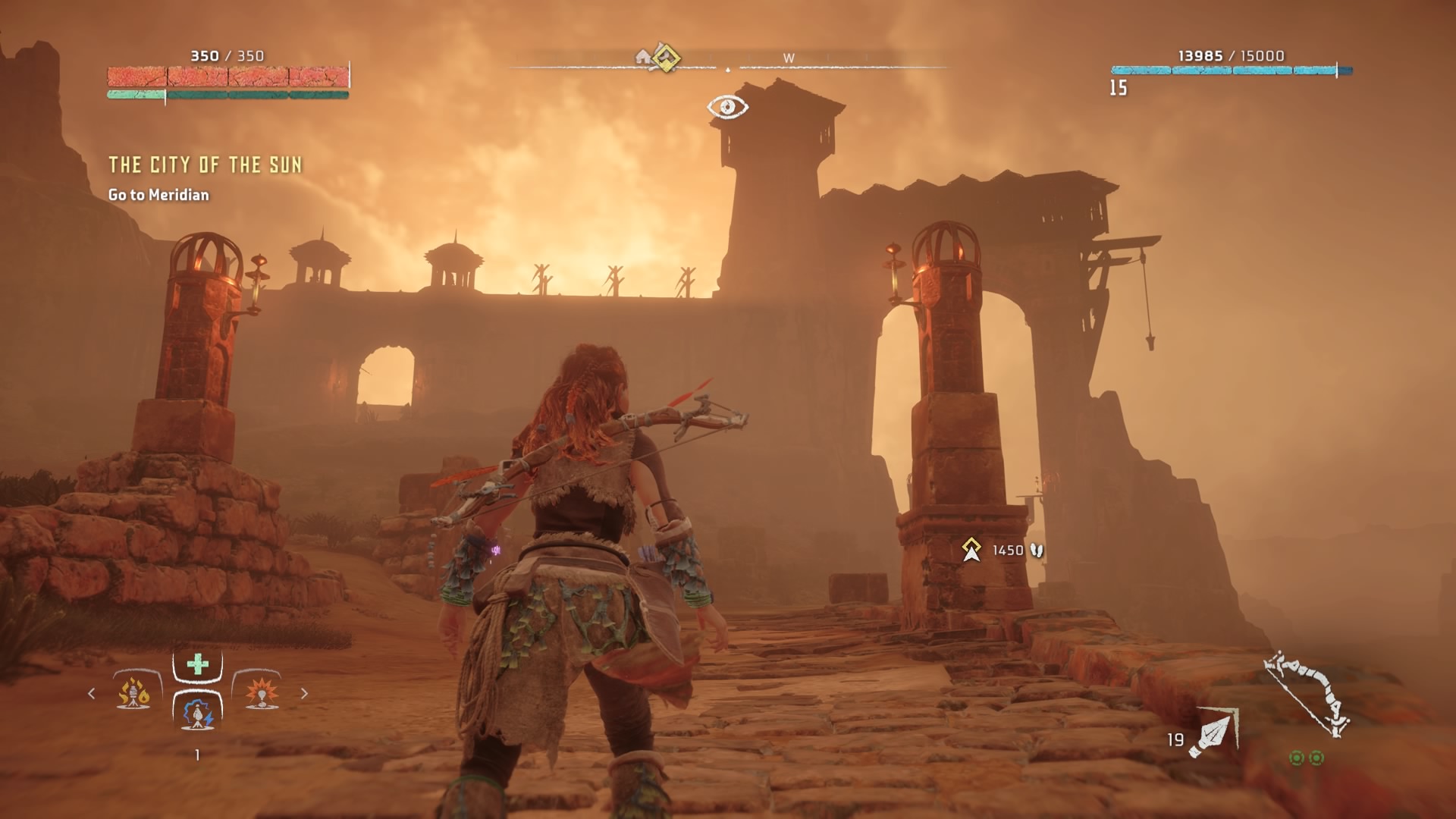Click the yellow quest marker on the compass
This screenshot has width=1456, height=819.
(666, 58)
